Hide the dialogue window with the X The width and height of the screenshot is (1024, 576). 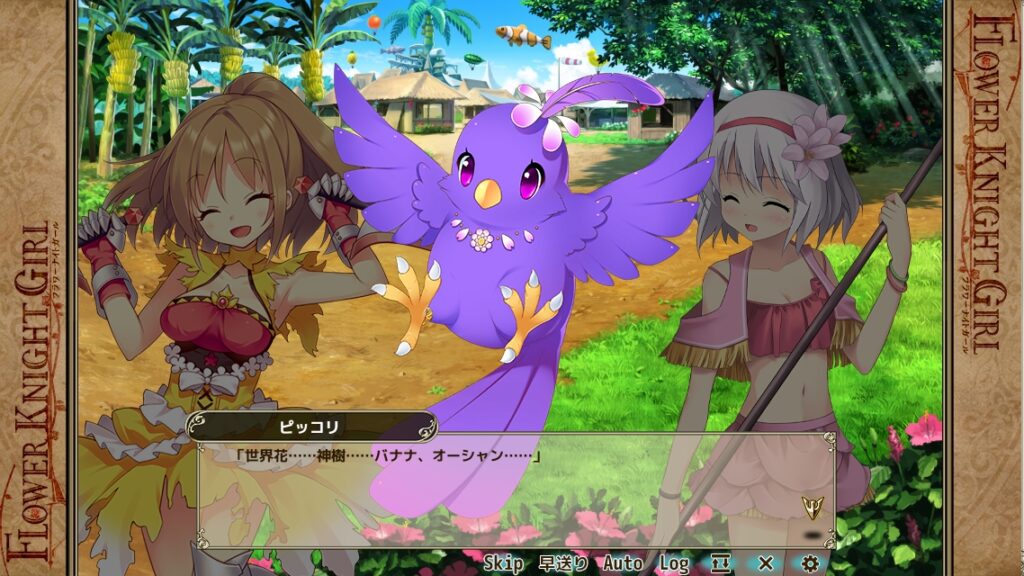pyautogui.click(x=766, y=564)
